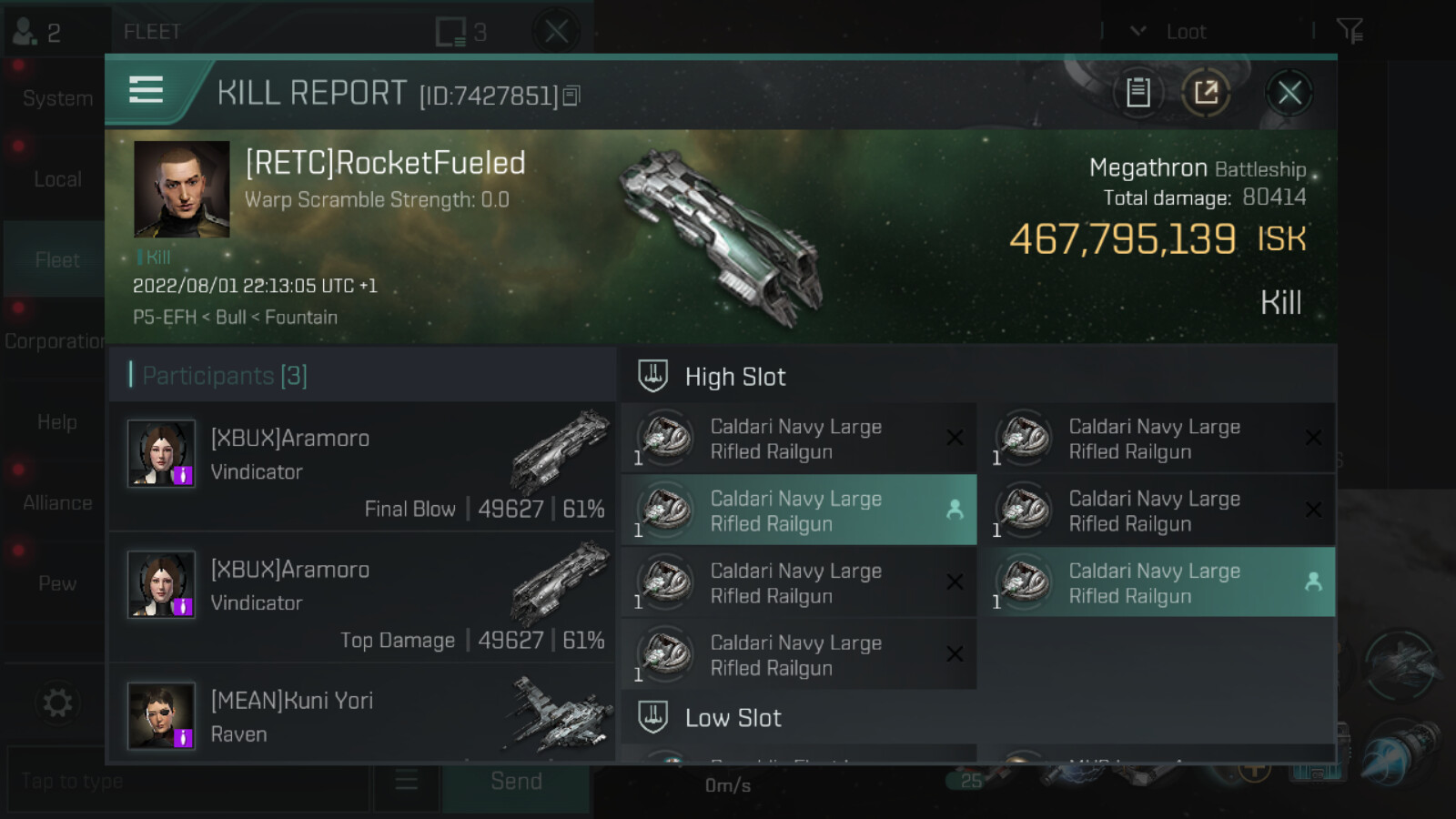Select the Help chat channel

[56, 422]
